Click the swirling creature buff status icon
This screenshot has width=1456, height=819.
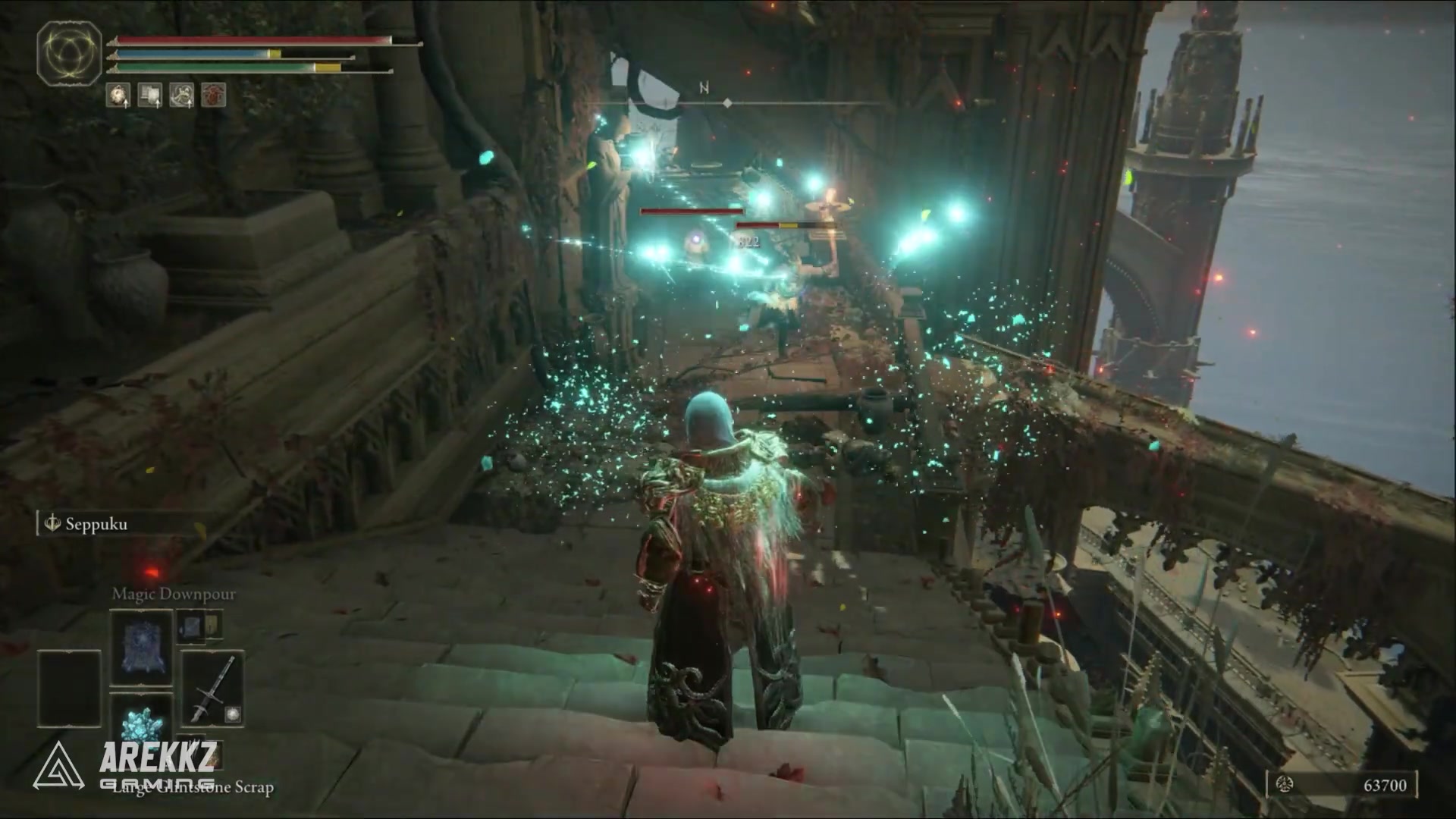(182, 95)
